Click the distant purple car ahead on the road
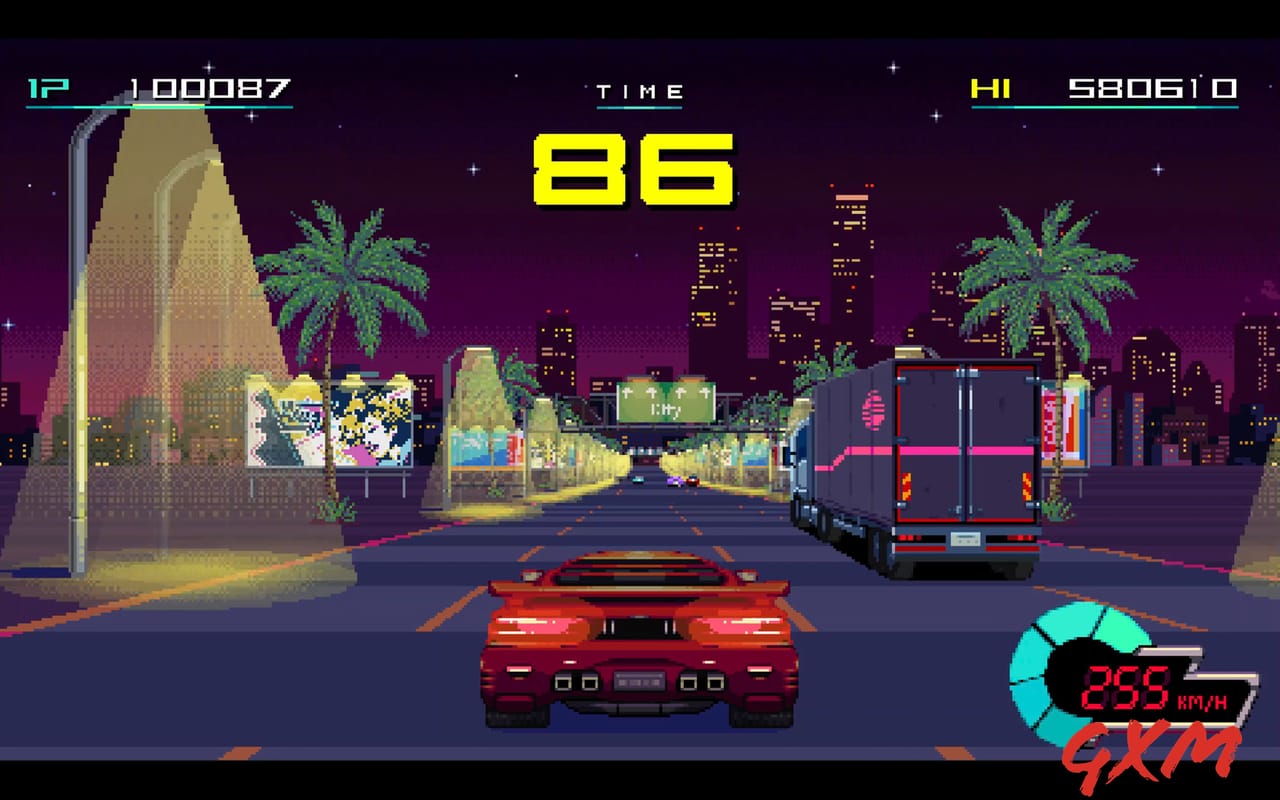The height and width of the screenshot is (800, 1280). tap(675, 481)
